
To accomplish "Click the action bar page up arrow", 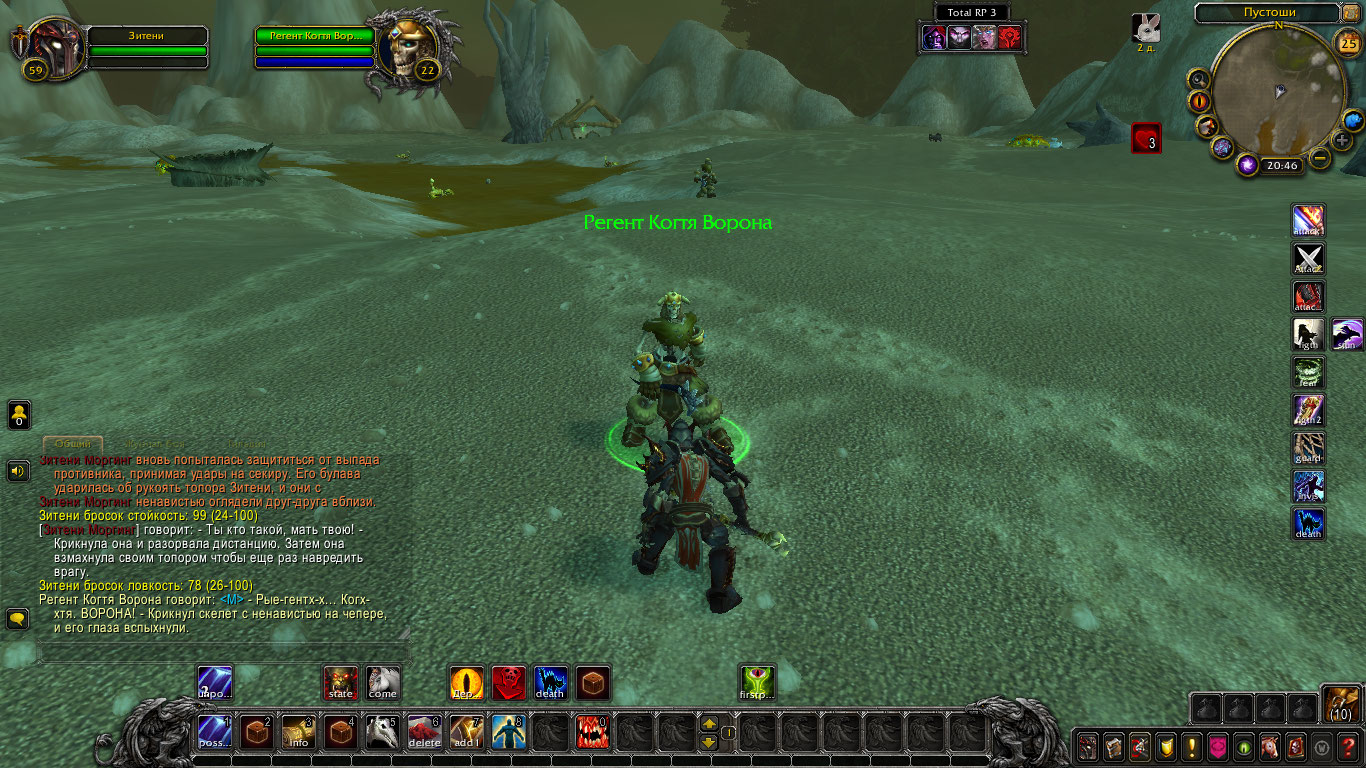I will point(708,723).
